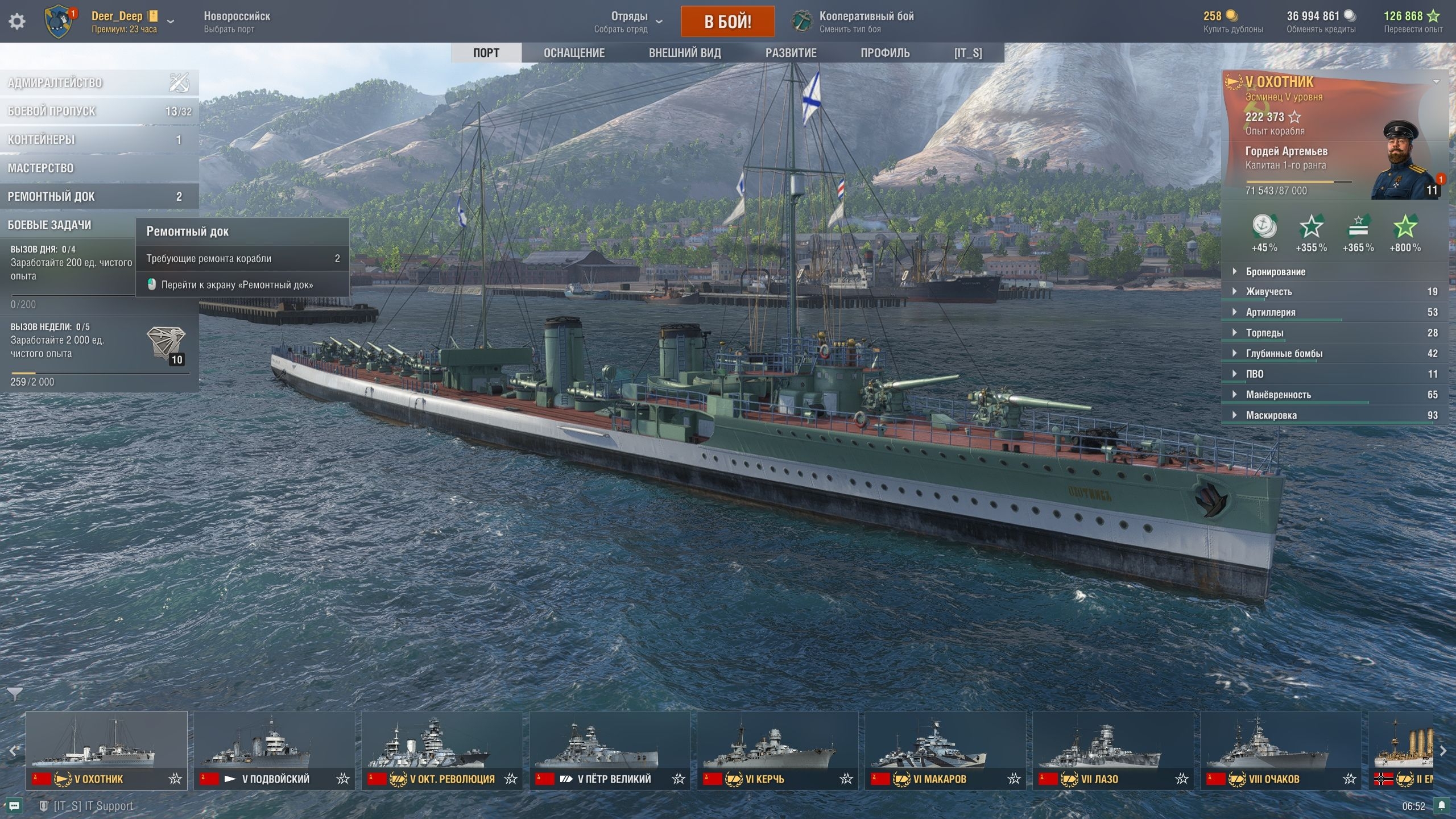The image size is (1456, 819).
Task: Pick the VIII Очаков ship card
Action: pyautogui.click(x=1281, y=750)
